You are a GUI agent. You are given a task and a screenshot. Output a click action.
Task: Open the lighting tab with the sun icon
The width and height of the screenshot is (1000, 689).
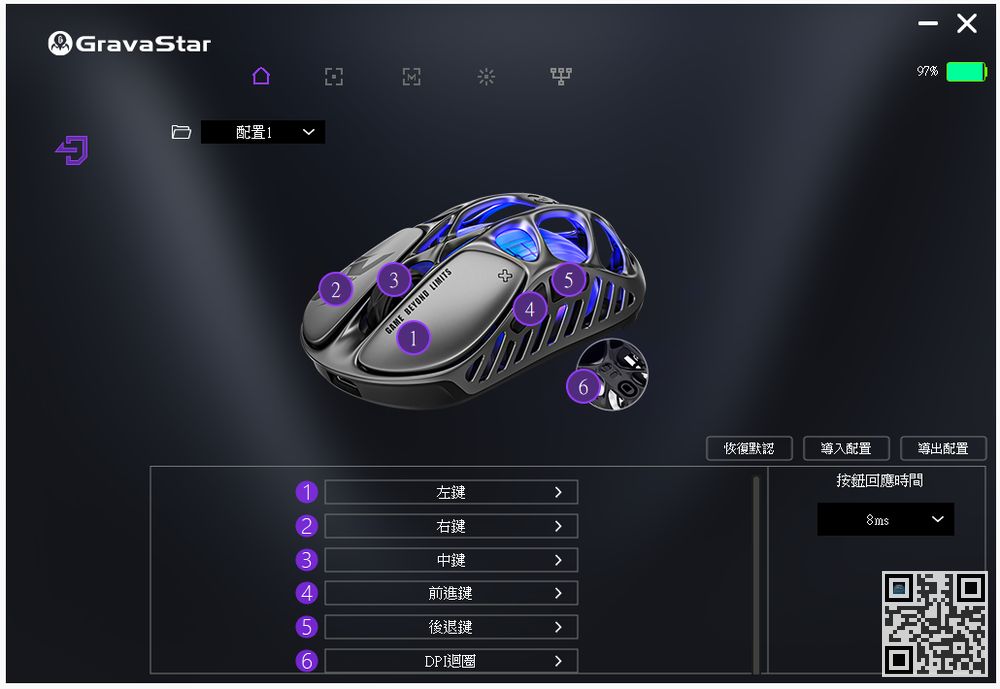486,77
